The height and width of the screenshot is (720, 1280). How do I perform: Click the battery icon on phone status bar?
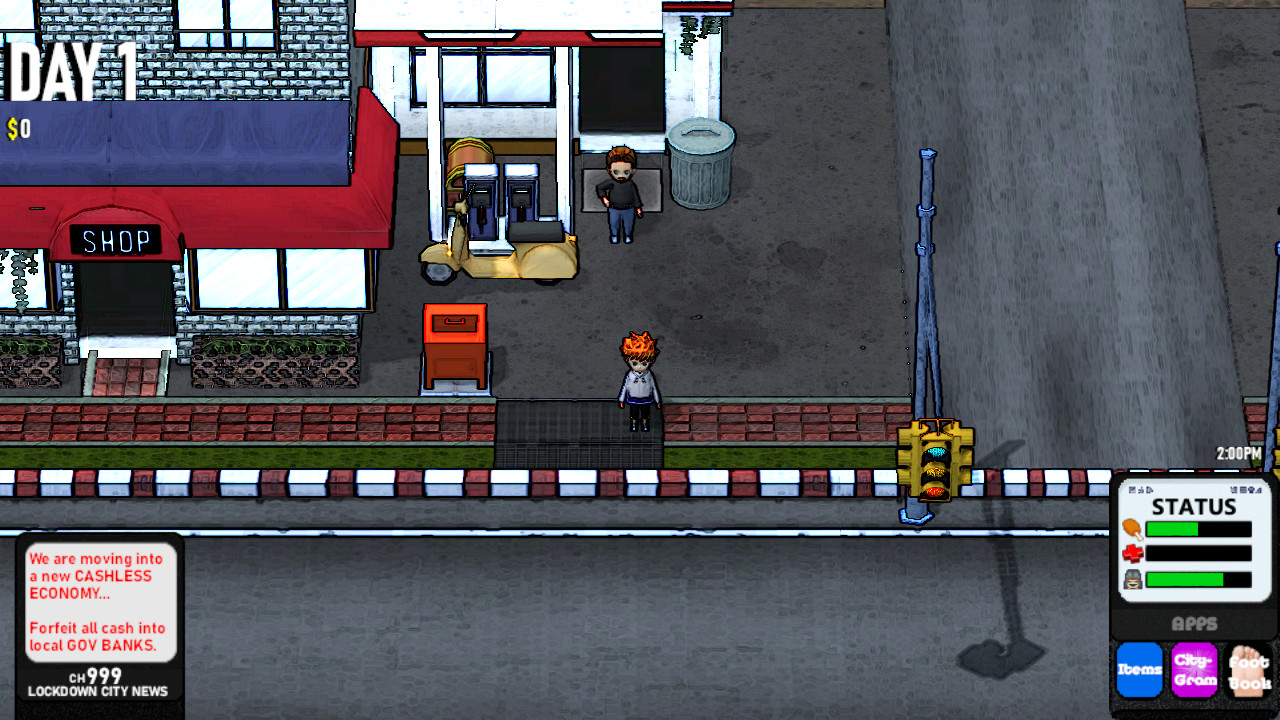(x=1235, y=489)
